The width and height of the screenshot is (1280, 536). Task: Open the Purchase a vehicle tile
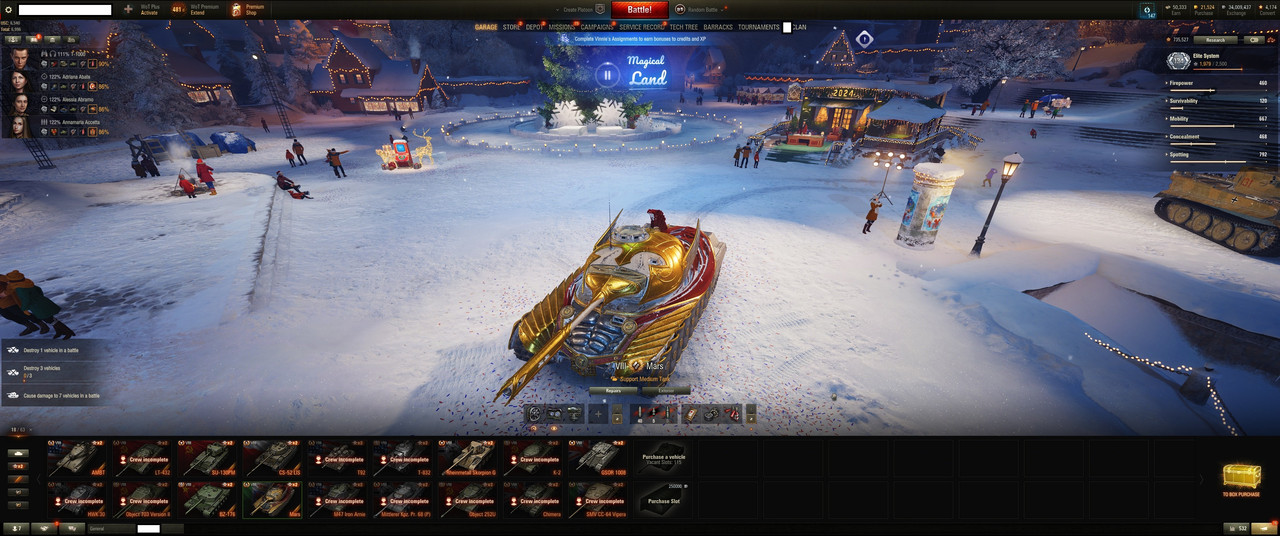[x=662, y=457]
